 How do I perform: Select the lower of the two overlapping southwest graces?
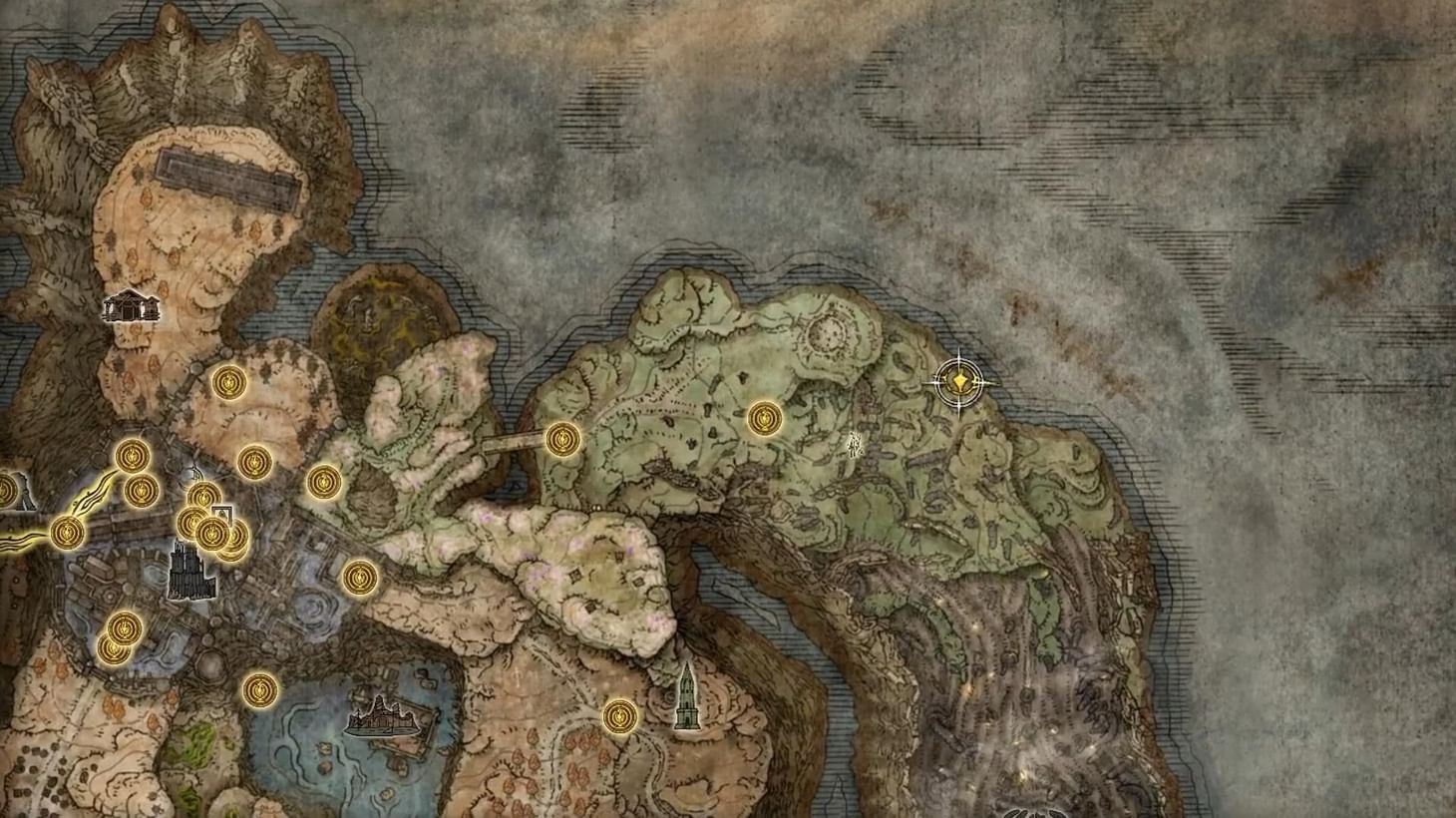pyautogui.click(x=114, y=648)
